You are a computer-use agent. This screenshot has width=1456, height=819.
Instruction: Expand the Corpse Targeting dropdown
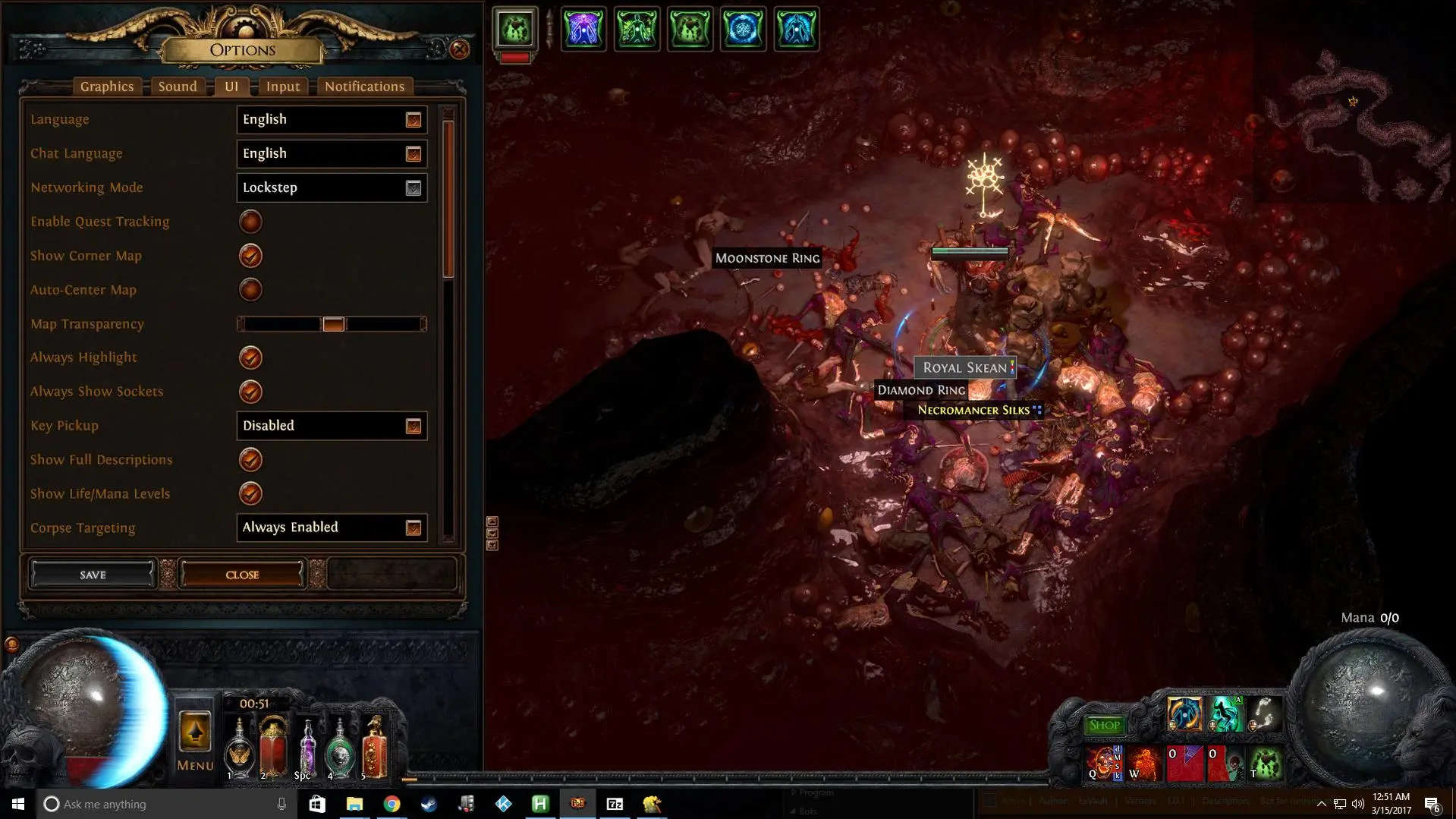click(x=332, y=528)
